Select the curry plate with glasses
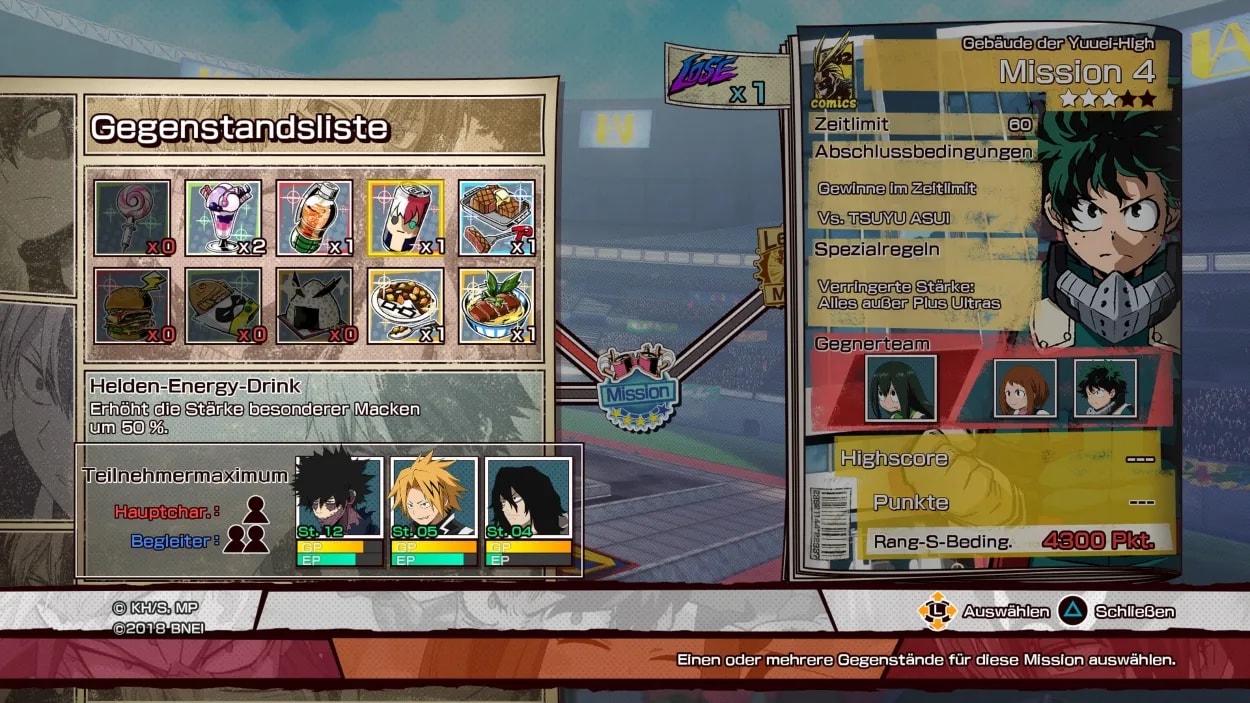 (x=405, y=306)
